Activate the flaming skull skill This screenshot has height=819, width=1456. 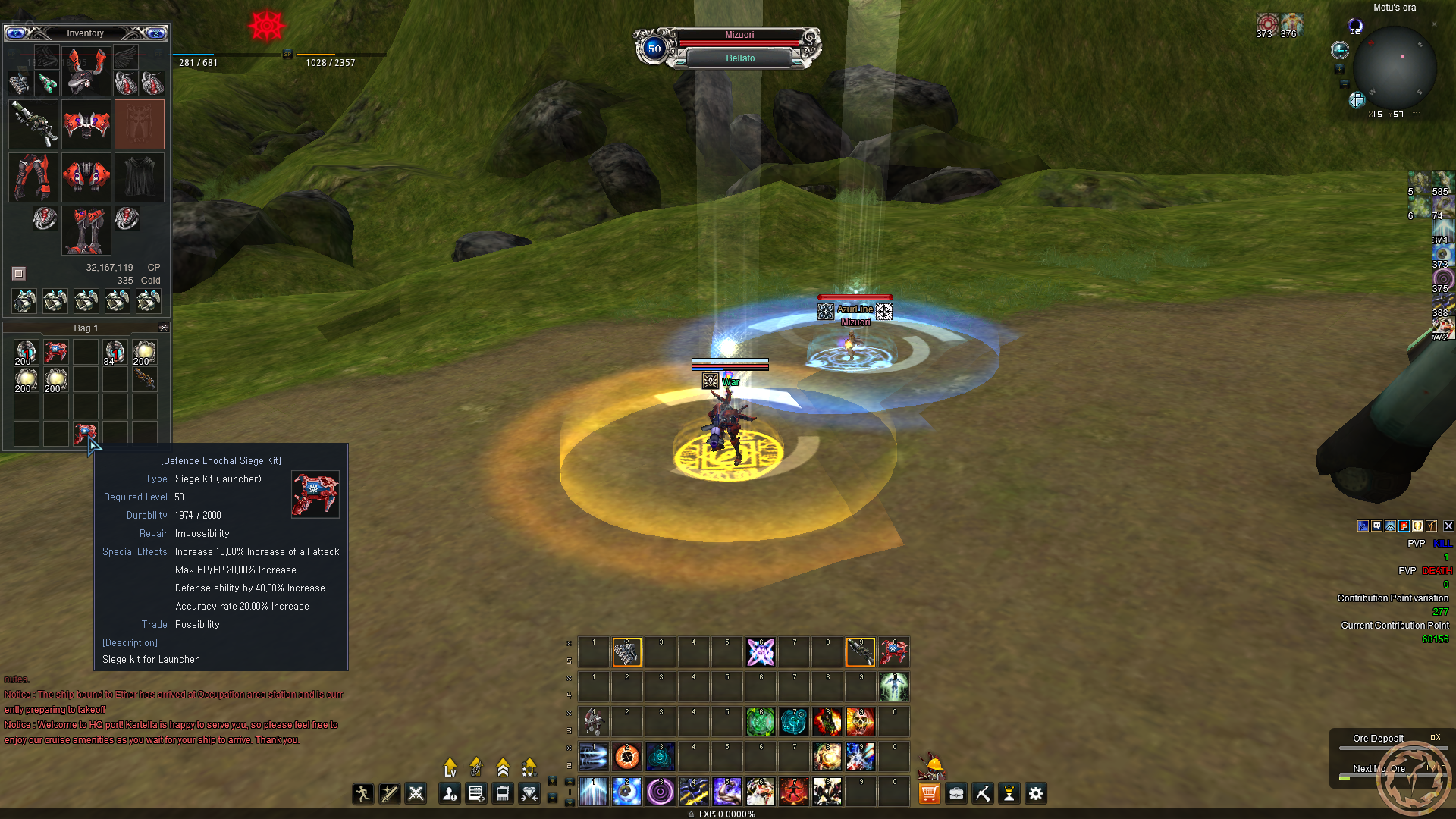point(861,722)
